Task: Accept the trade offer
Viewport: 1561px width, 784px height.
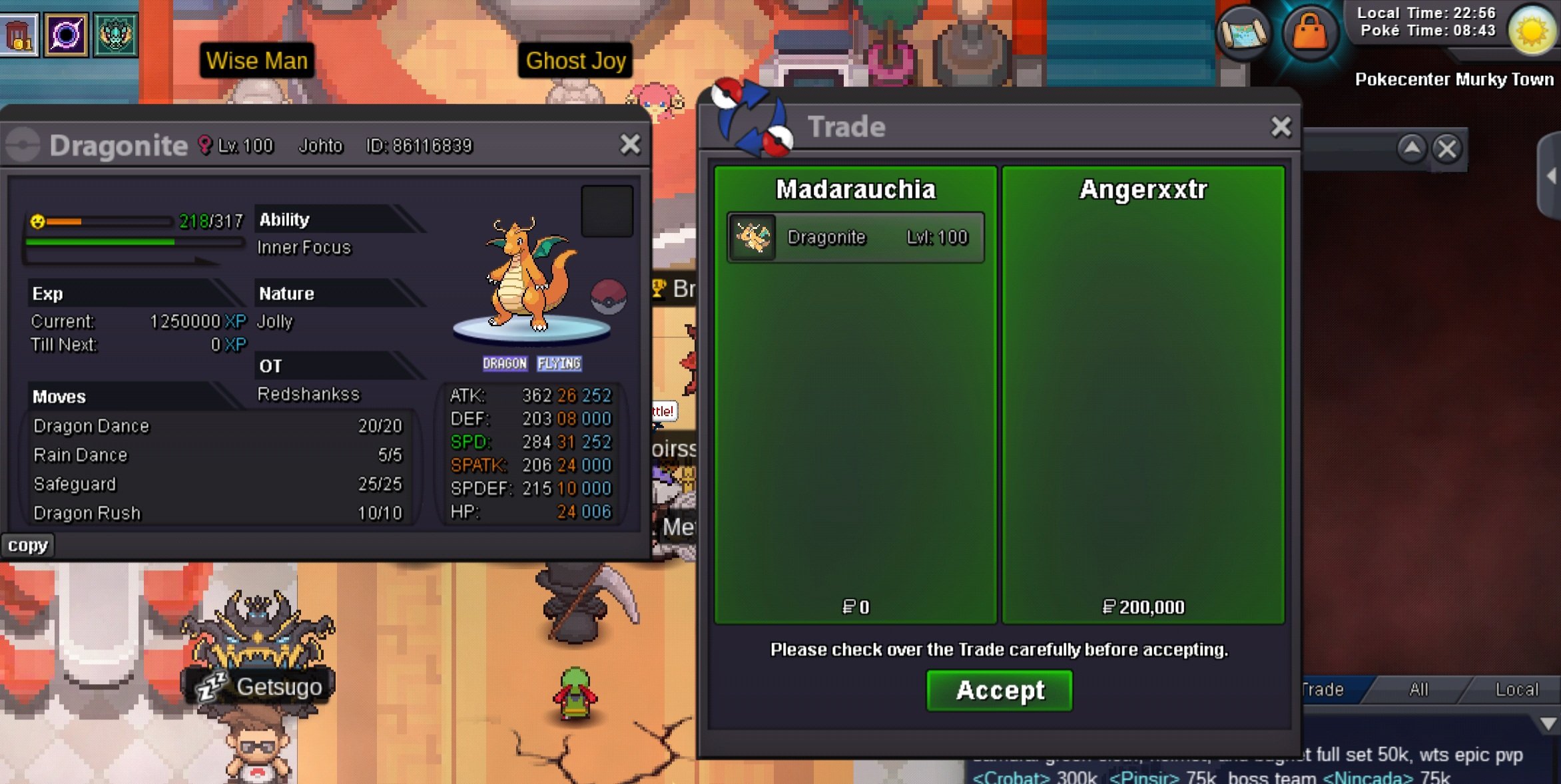Action: [x=999, y=691]
